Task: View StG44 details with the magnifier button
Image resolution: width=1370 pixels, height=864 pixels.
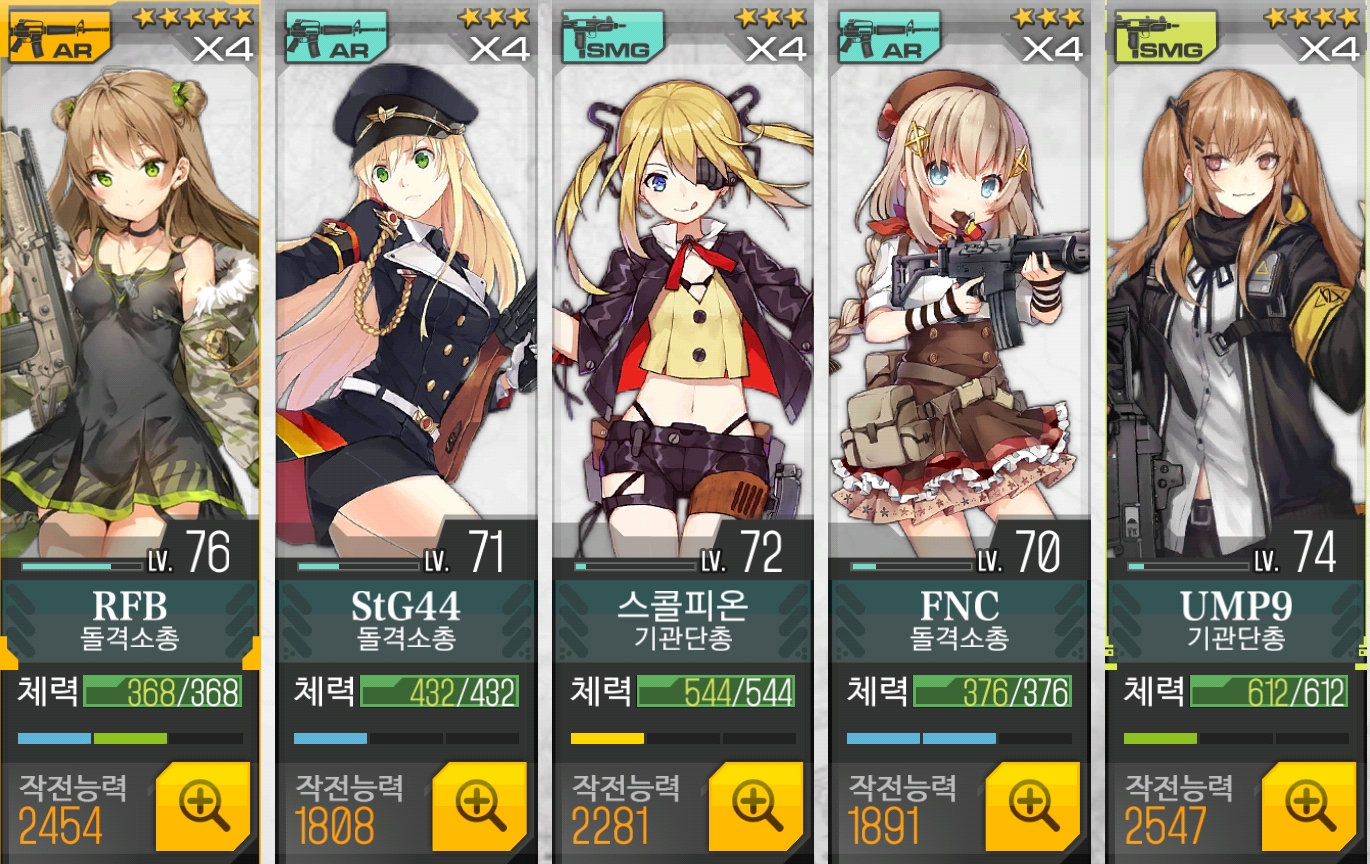Action: 479,807
